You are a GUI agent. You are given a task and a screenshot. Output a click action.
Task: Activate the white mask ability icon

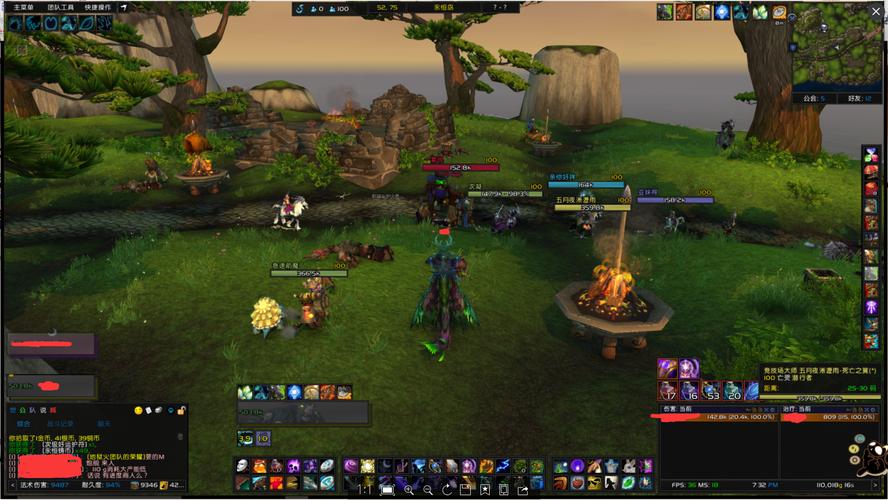tap(243, 466)
